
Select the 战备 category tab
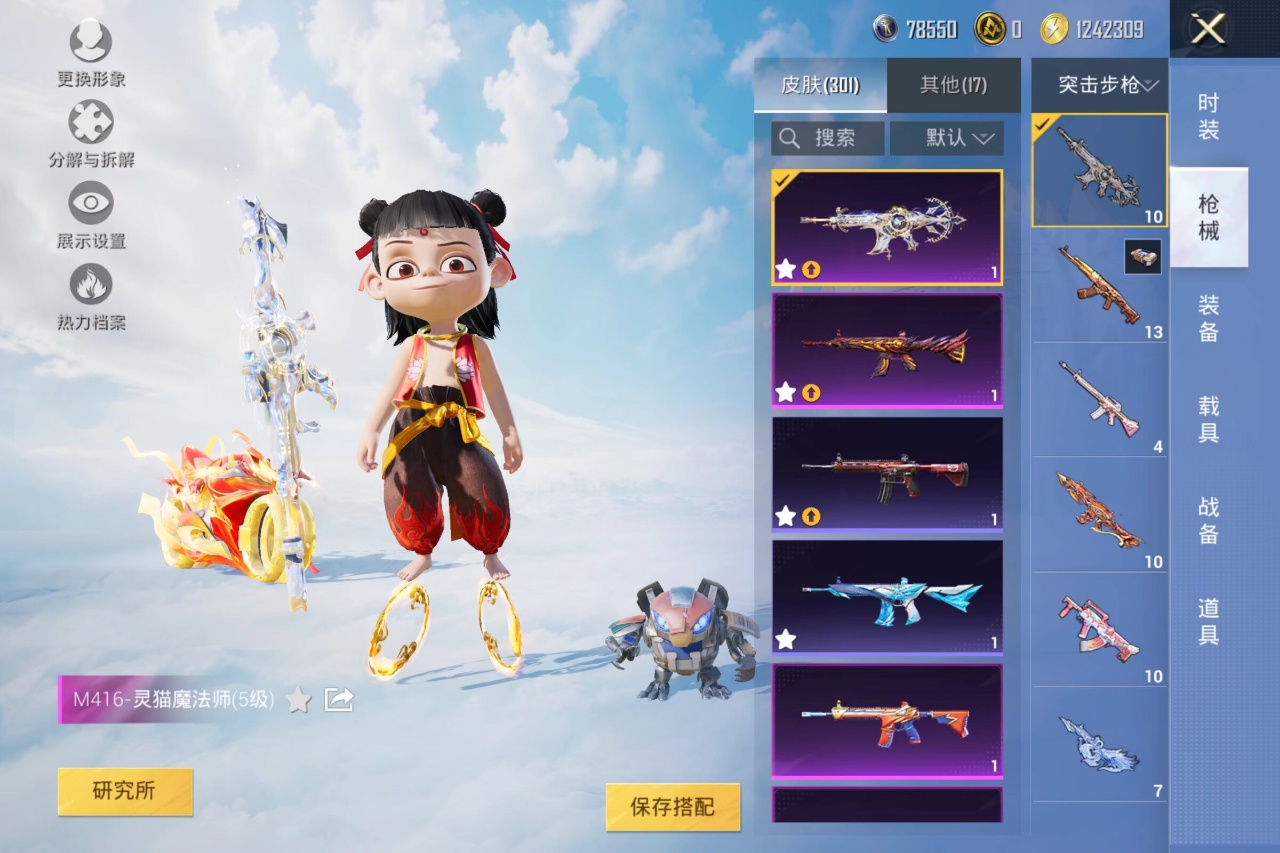1208,520
